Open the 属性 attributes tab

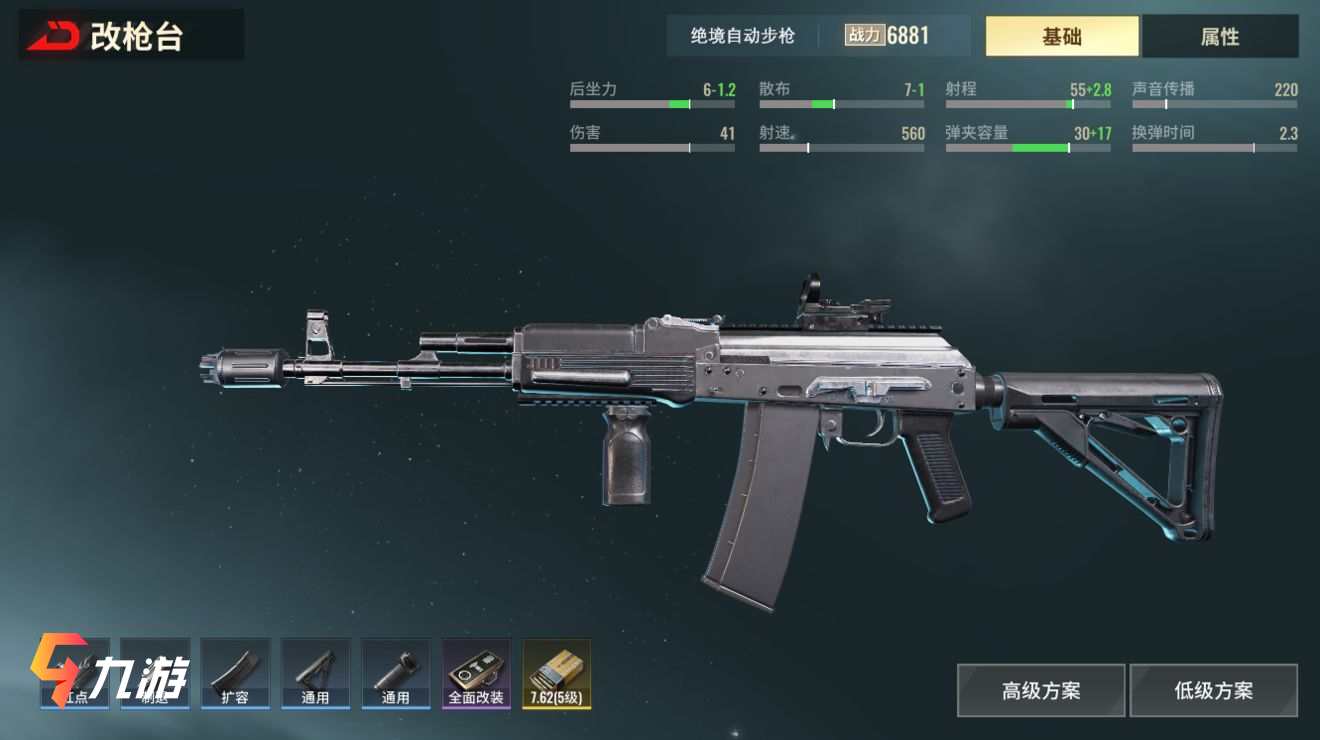1219,37
